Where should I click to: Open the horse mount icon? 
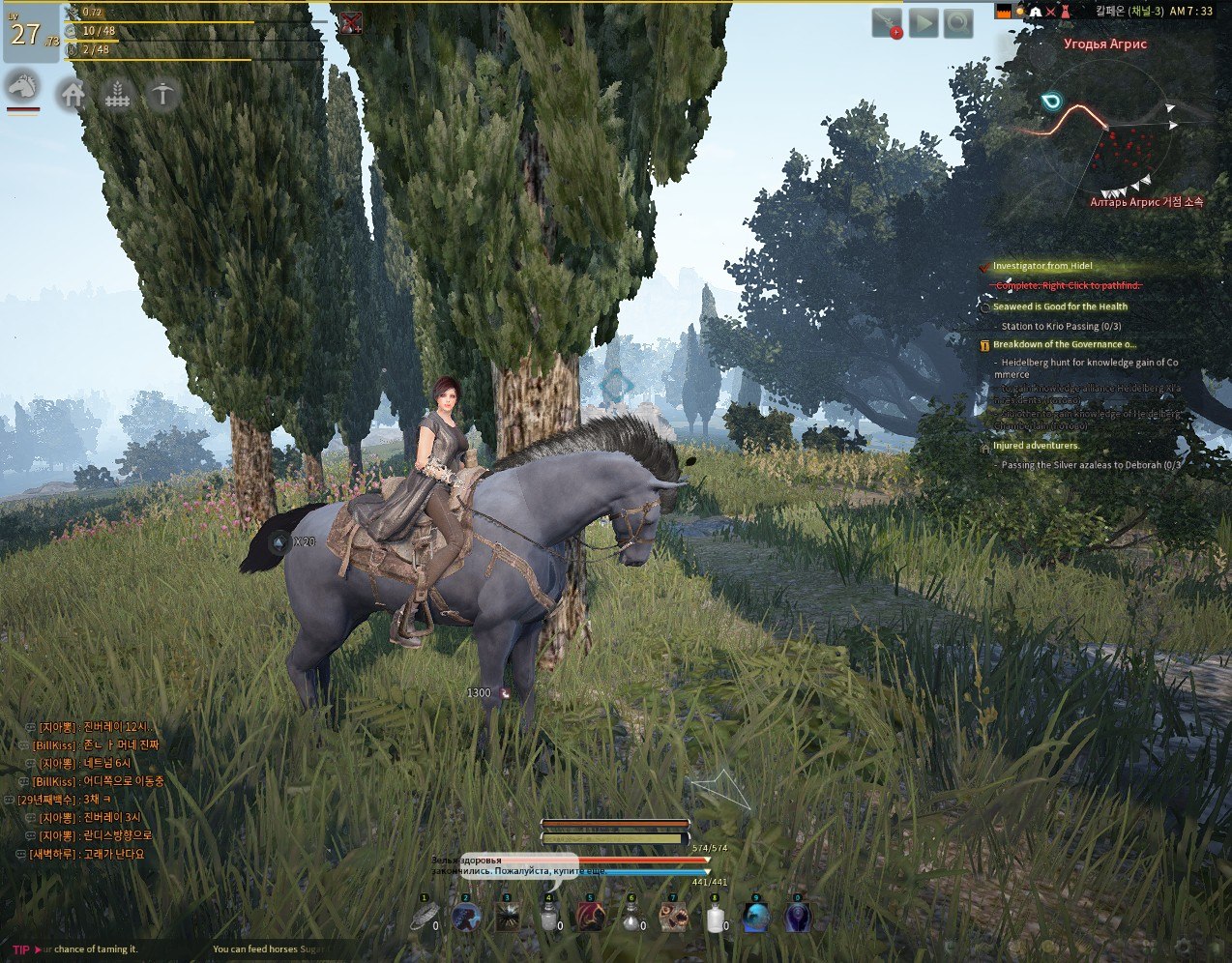tap(23, 87)
